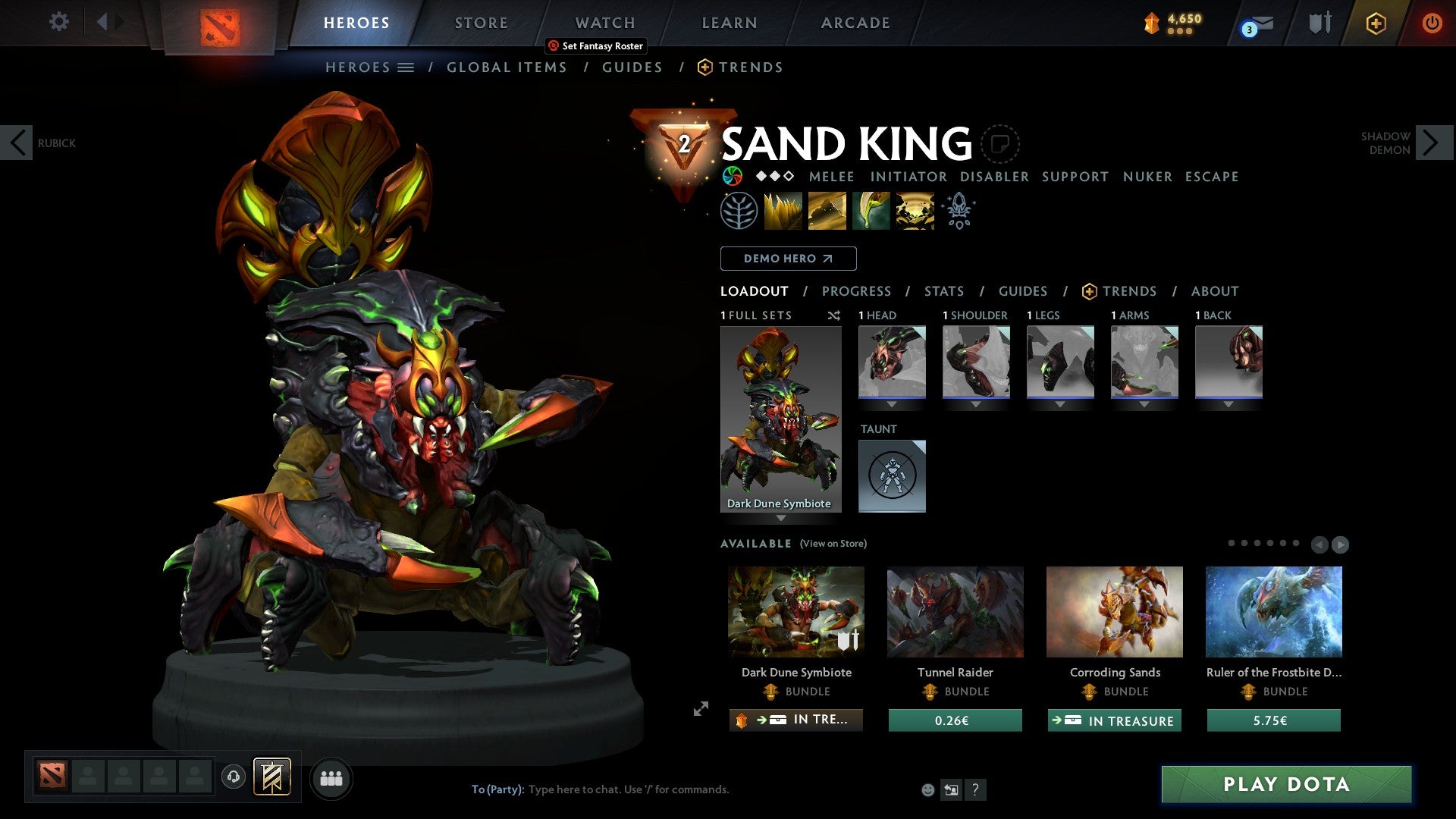
Task: Switch to the PROGRESS tab
Action: click(x=857, y=291)
